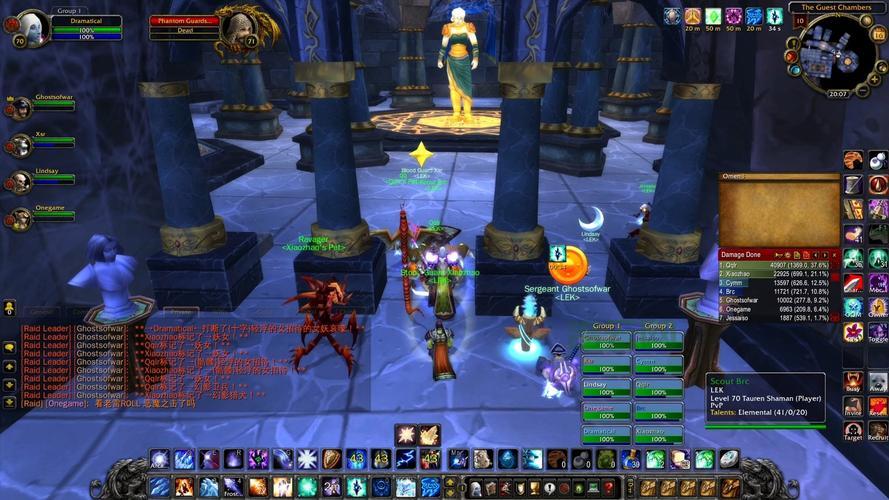Screen dimensions: 889x500
Task: Choose party member Lindsay's portrait
Action: pos(20,181)
